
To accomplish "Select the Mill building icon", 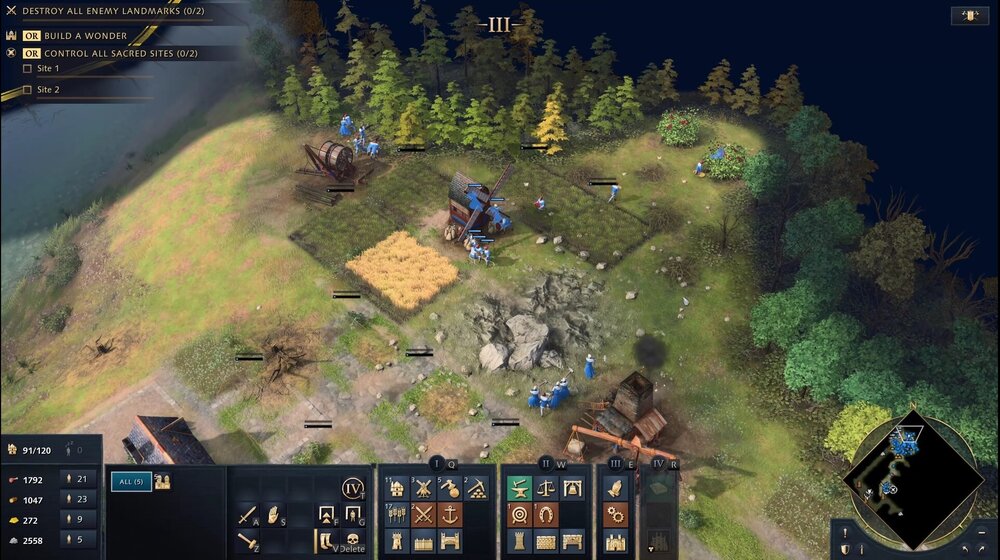I will [423, 488].
